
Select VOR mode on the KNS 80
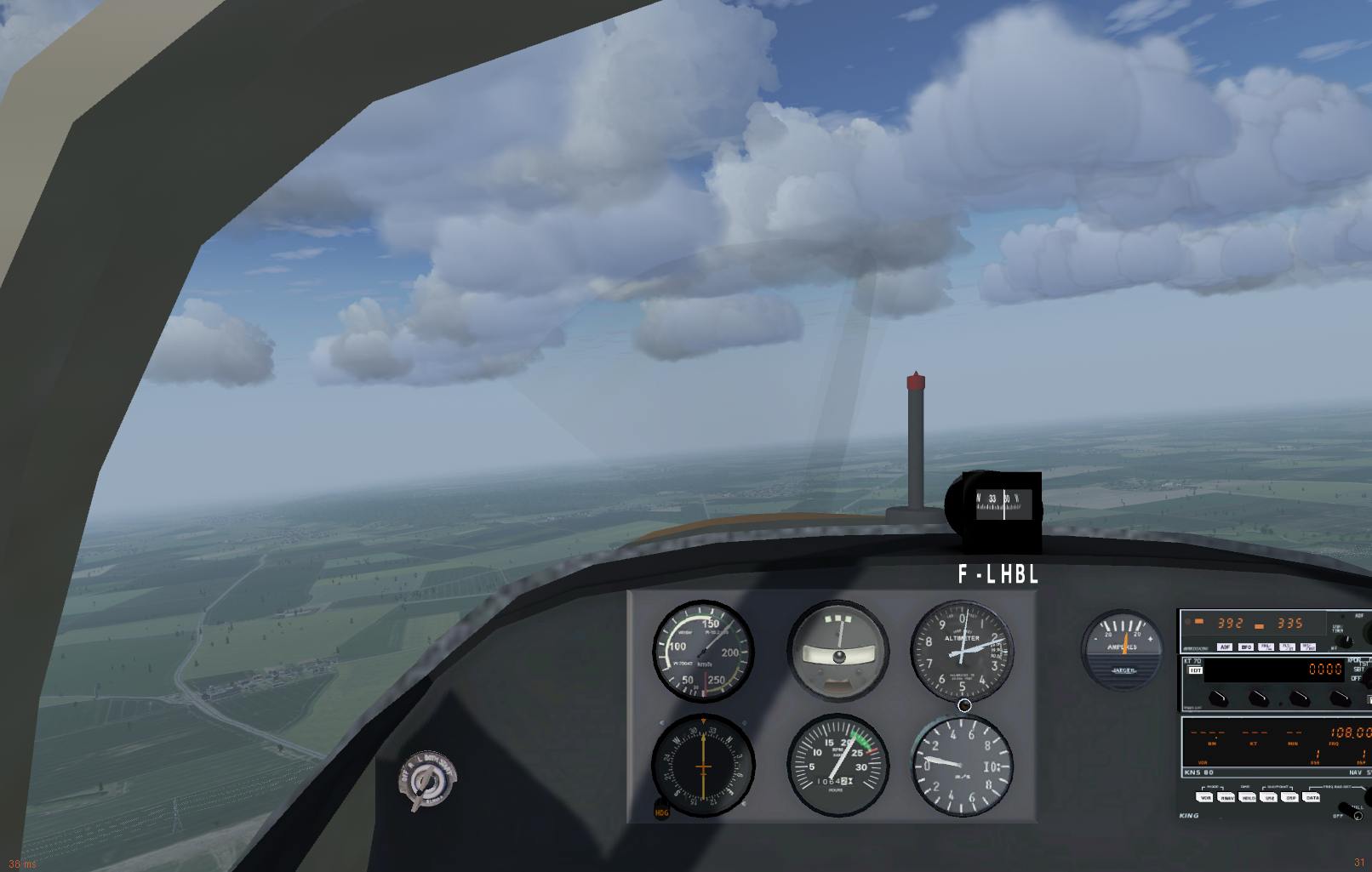click(x=1205, y=797)
